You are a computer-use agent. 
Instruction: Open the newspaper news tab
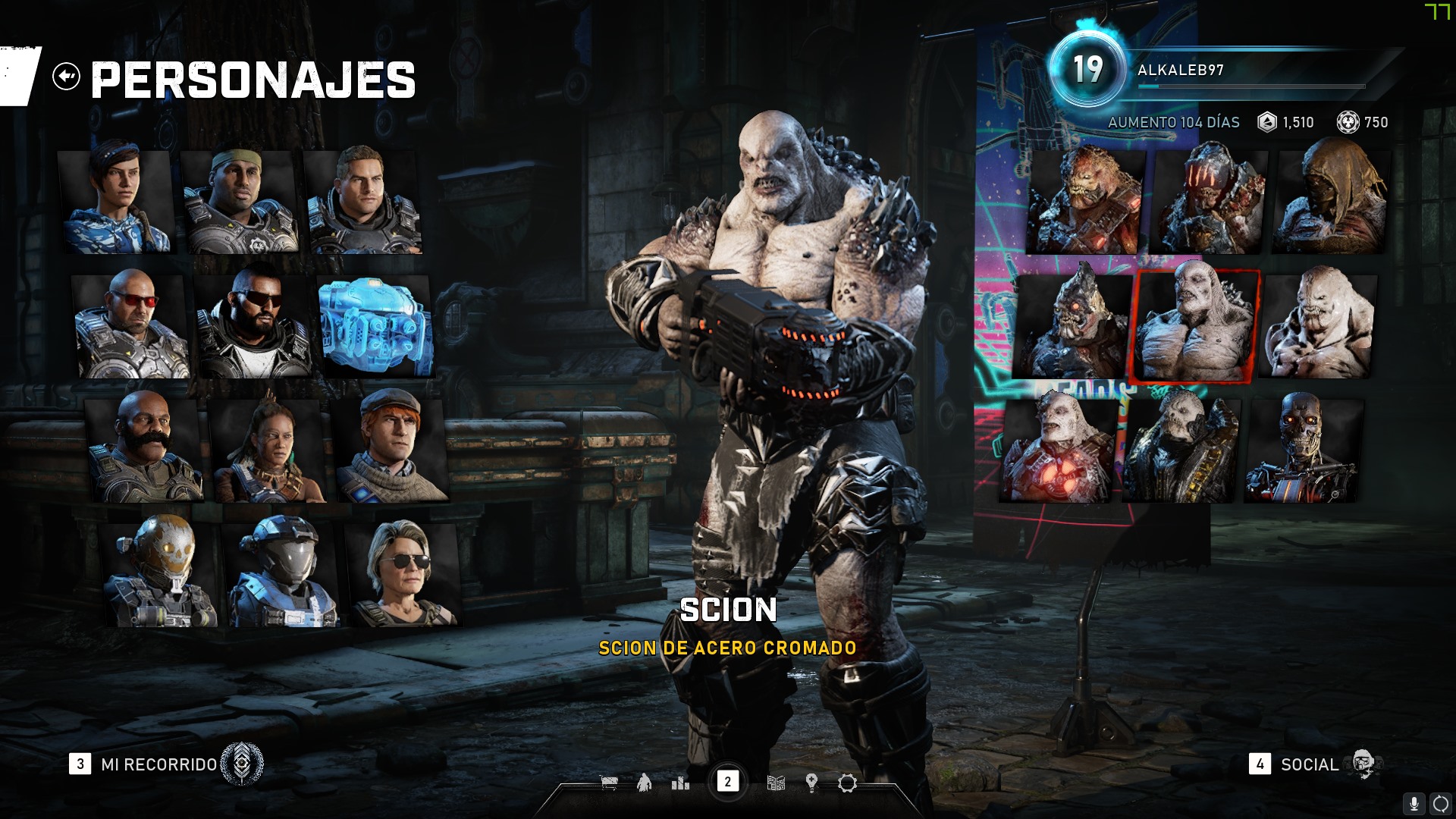click(776, 783)
